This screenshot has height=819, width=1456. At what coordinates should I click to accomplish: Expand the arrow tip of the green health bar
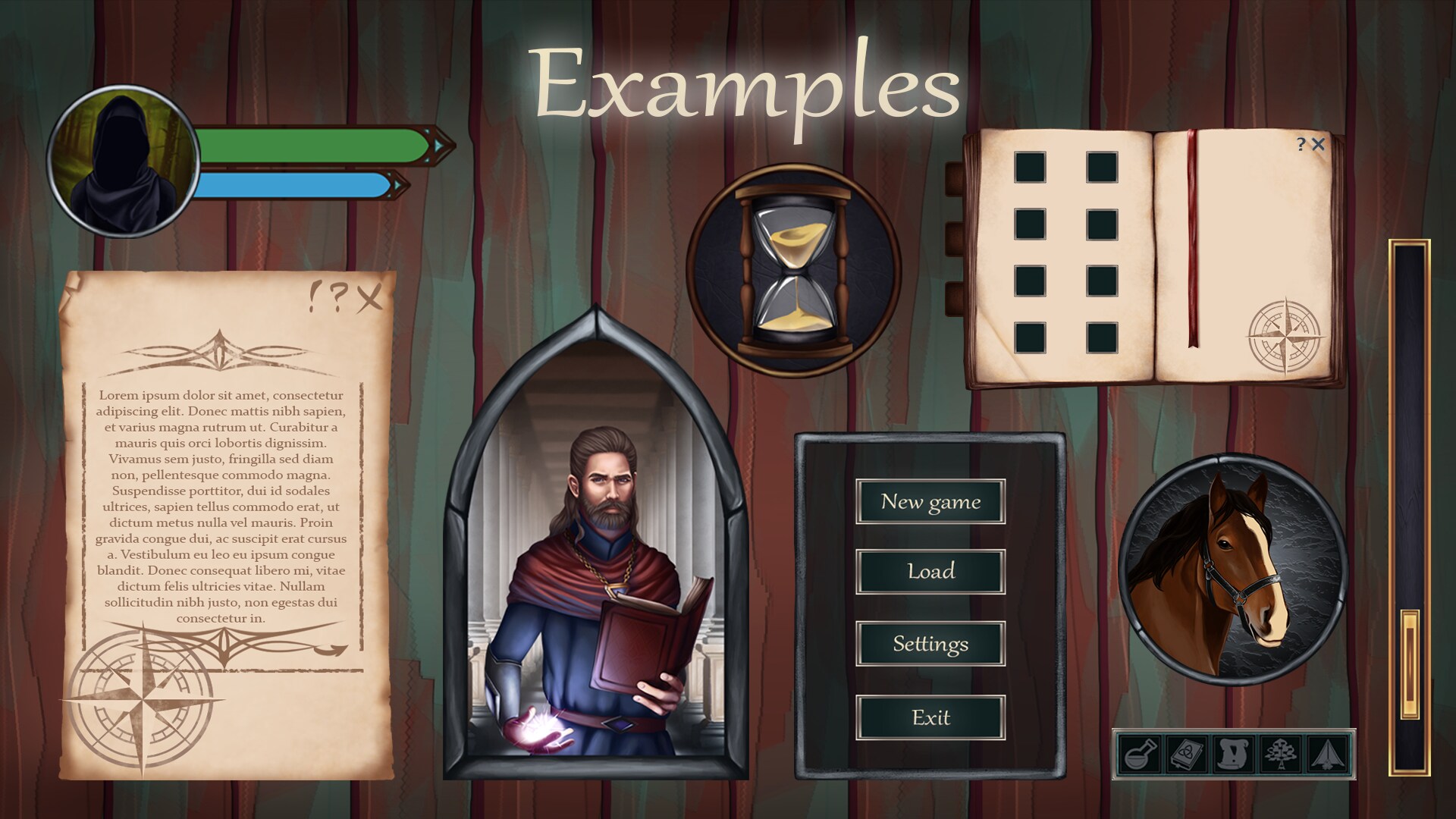point(437,144)
